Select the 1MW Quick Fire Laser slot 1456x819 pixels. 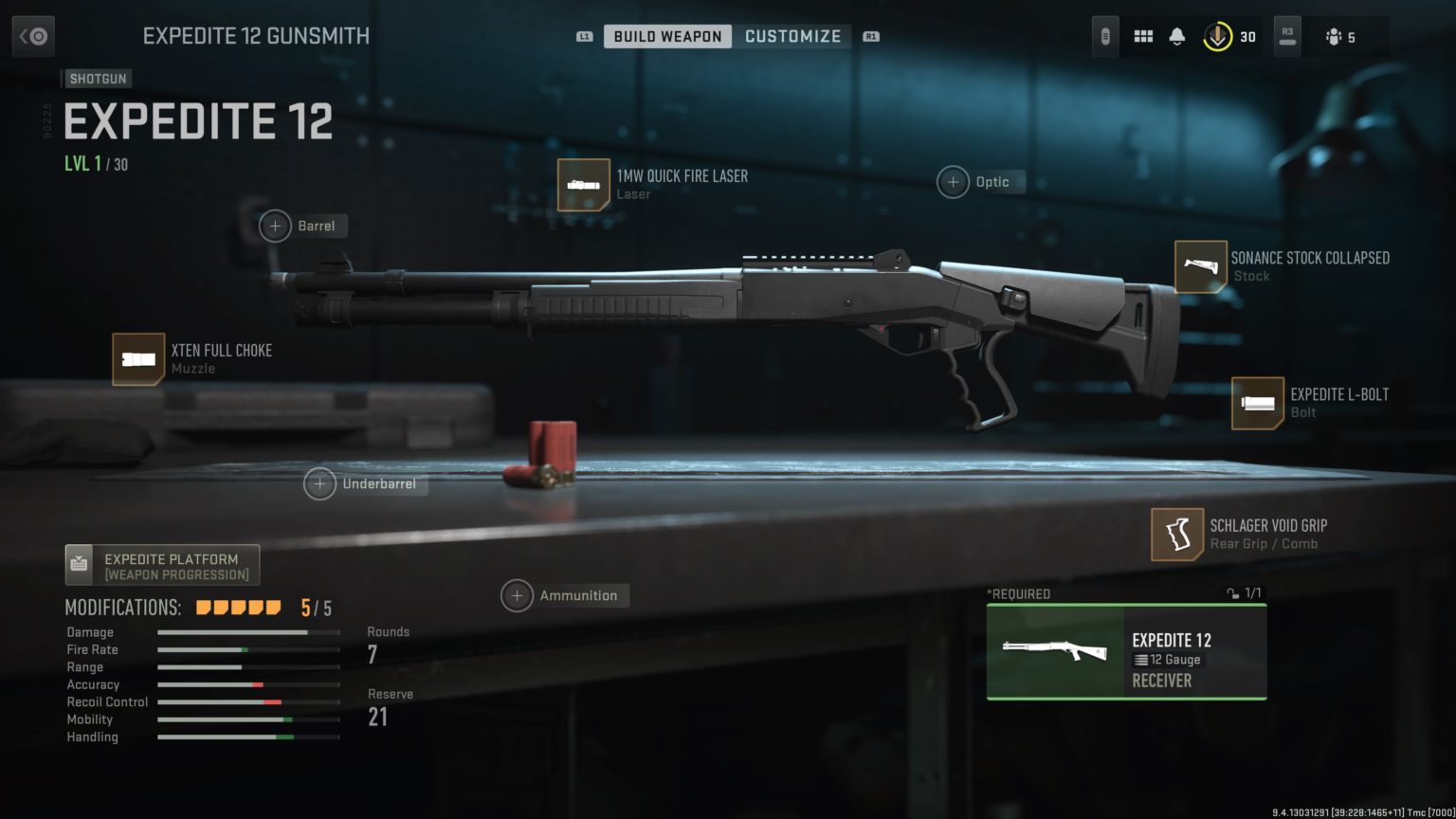click(x=584, y=184)
